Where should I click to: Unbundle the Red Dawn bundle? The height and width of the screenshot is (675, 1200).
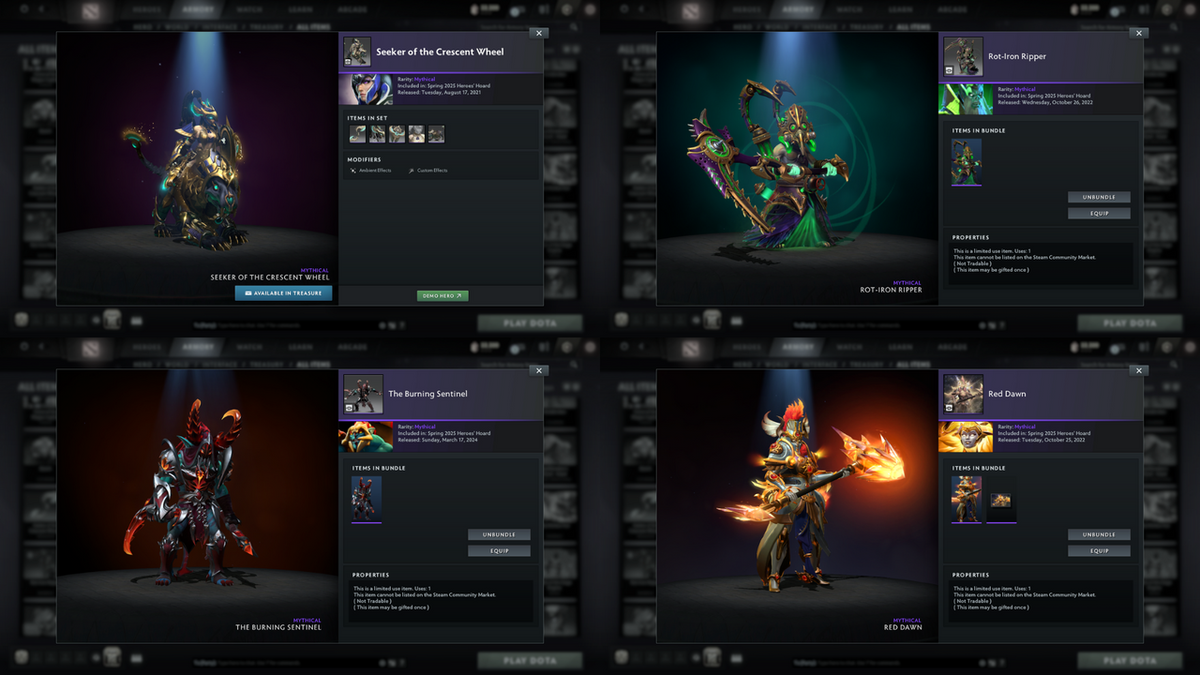[1099, 535]
